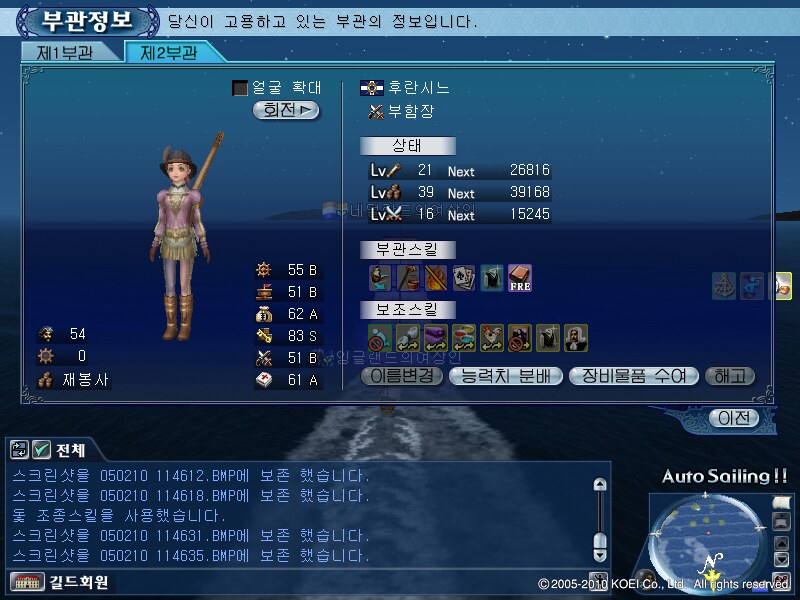The image size is (800, 600).
Task: Click the 회전 rotate button
Action: (x=286, y=110)
